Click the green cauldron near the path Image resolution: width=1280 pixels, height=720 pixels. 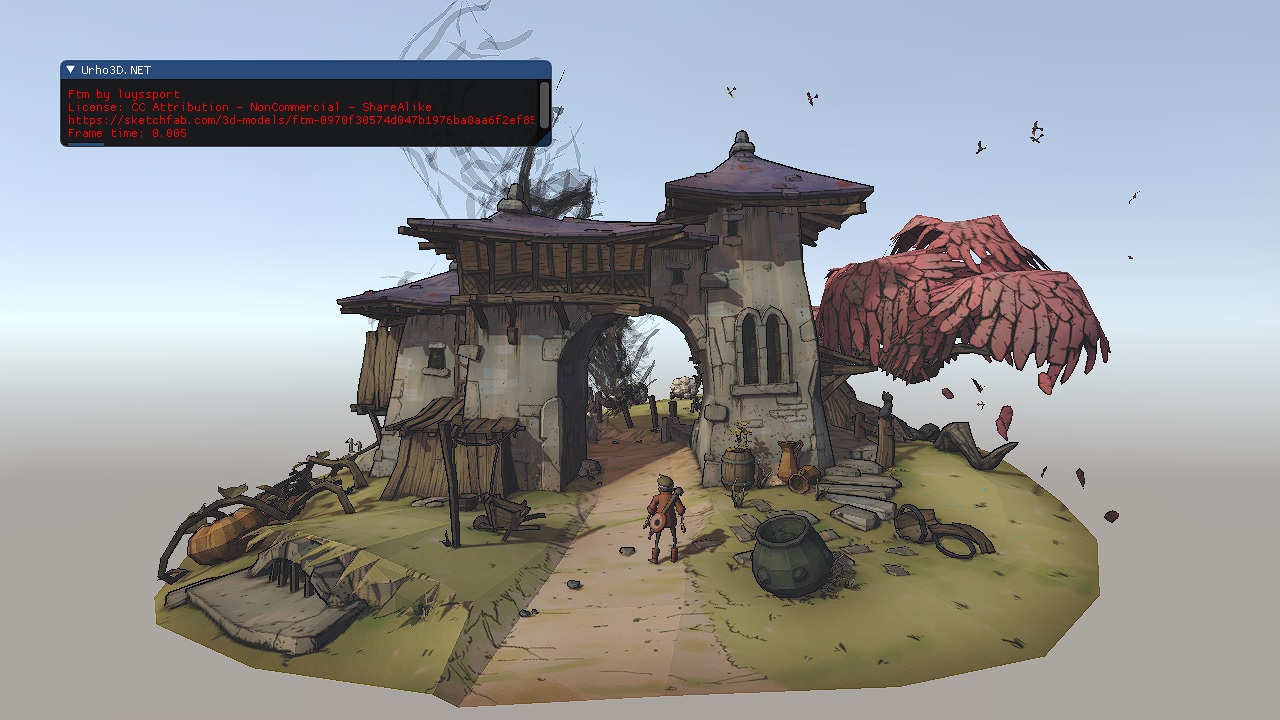point(789,555)
